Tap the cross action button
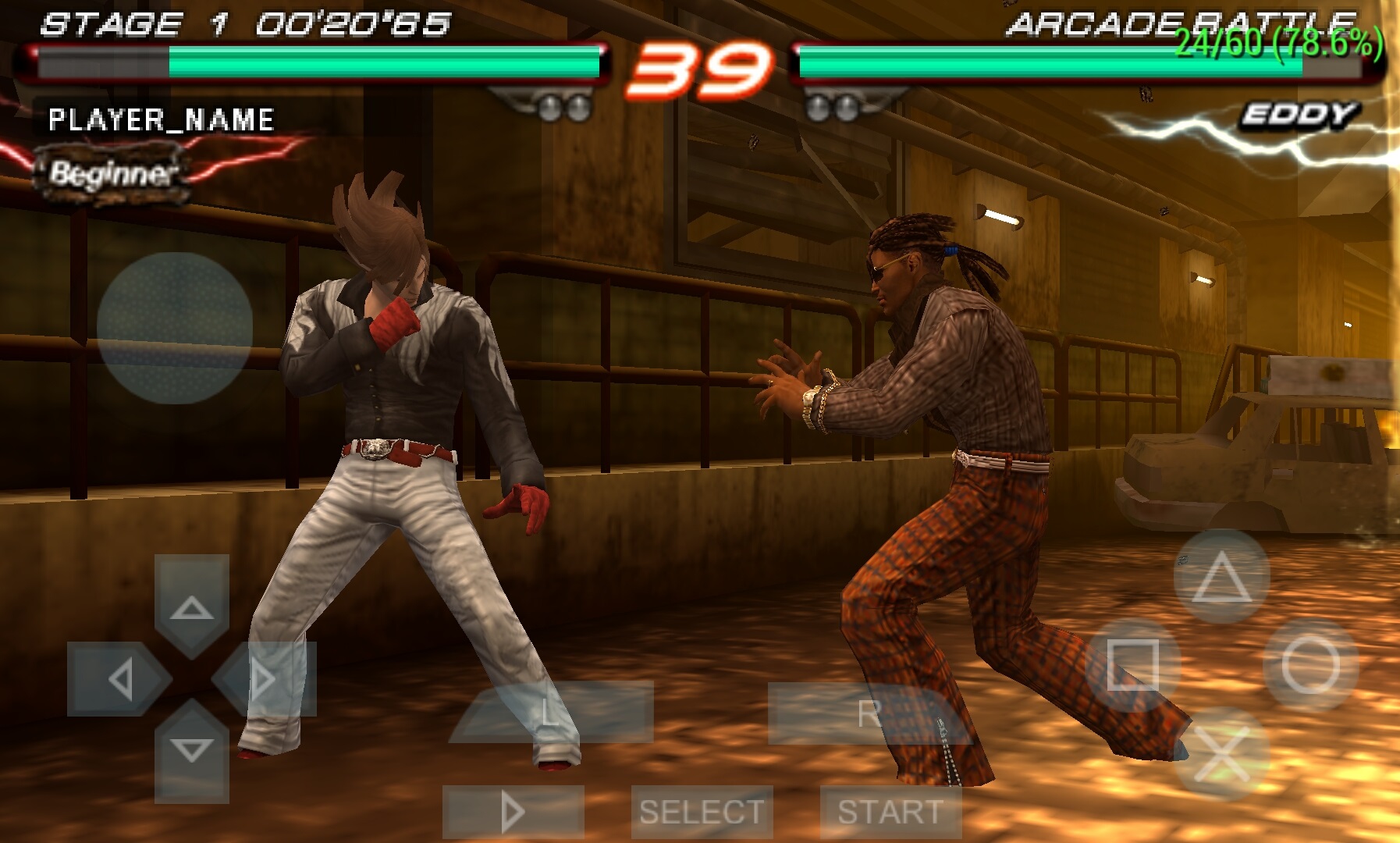1400x843 pixels. pyautogui.click(x=1221, y=752)
